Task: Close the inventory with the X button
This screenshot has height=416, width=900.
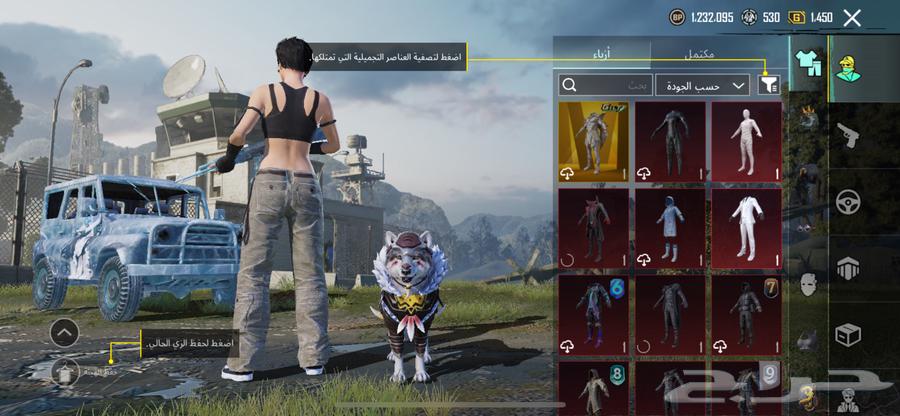Action: pyautogui.click(x=852, y=17)
